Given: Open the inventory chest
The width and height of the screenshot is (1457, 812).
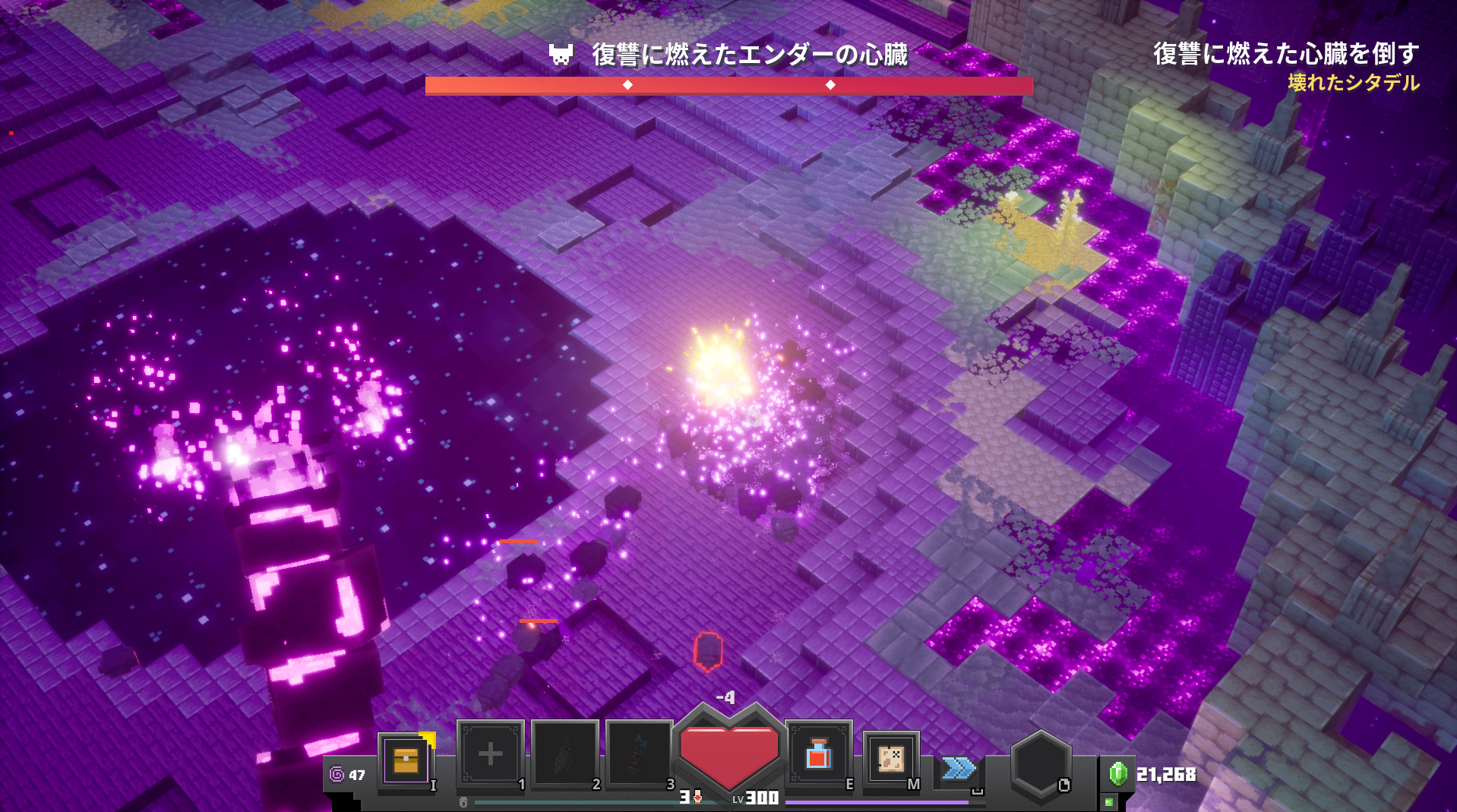Looking at the screenshot, I should (406, 760).
